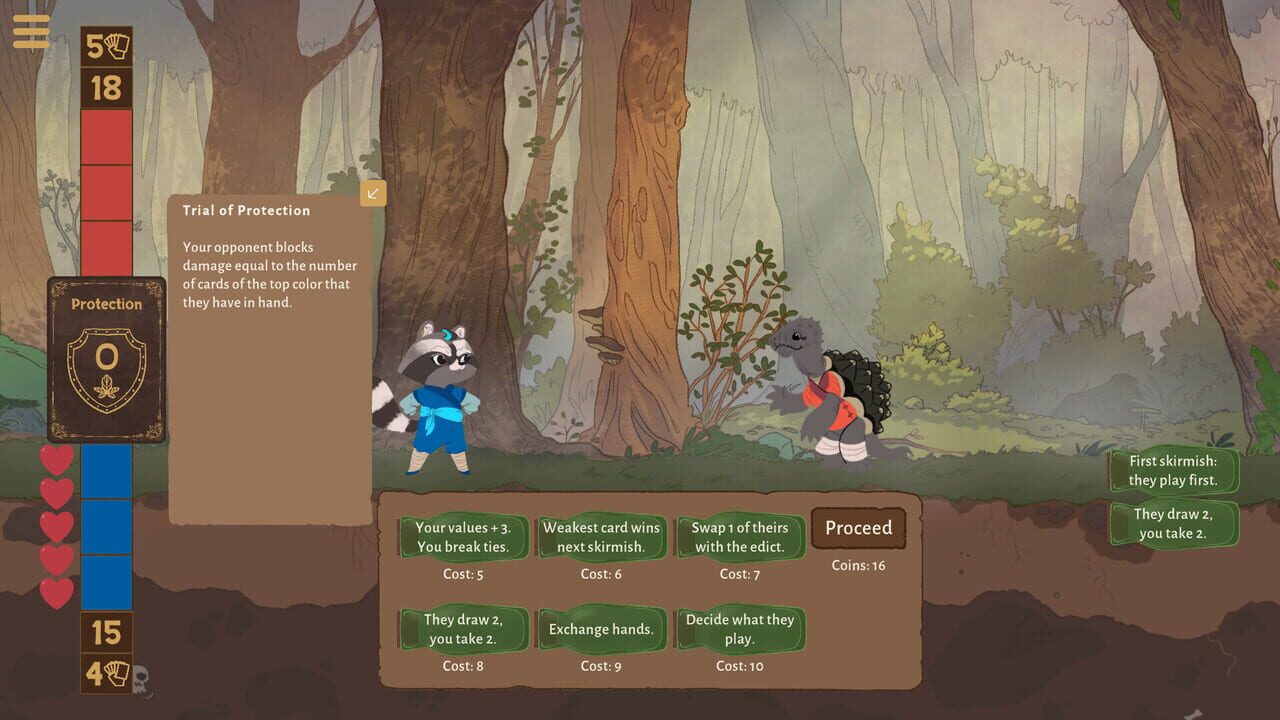The height and width of the screenshot is (720, 1280).
Task: Click the "First skirmish: they play first." banner
Action: 1173,468
